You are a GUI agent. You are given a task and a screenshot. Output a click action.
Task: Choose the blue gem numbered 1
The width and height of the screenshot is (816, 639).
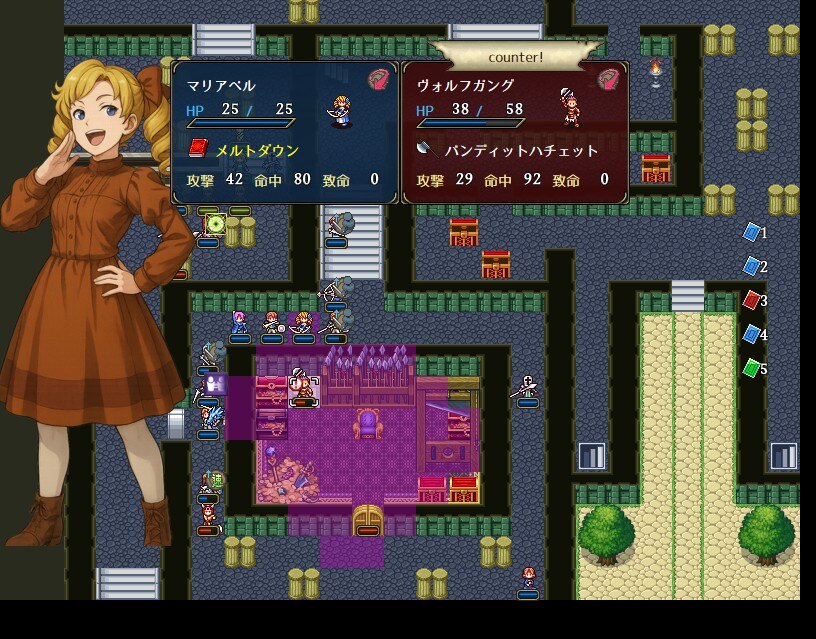(752, 233)
